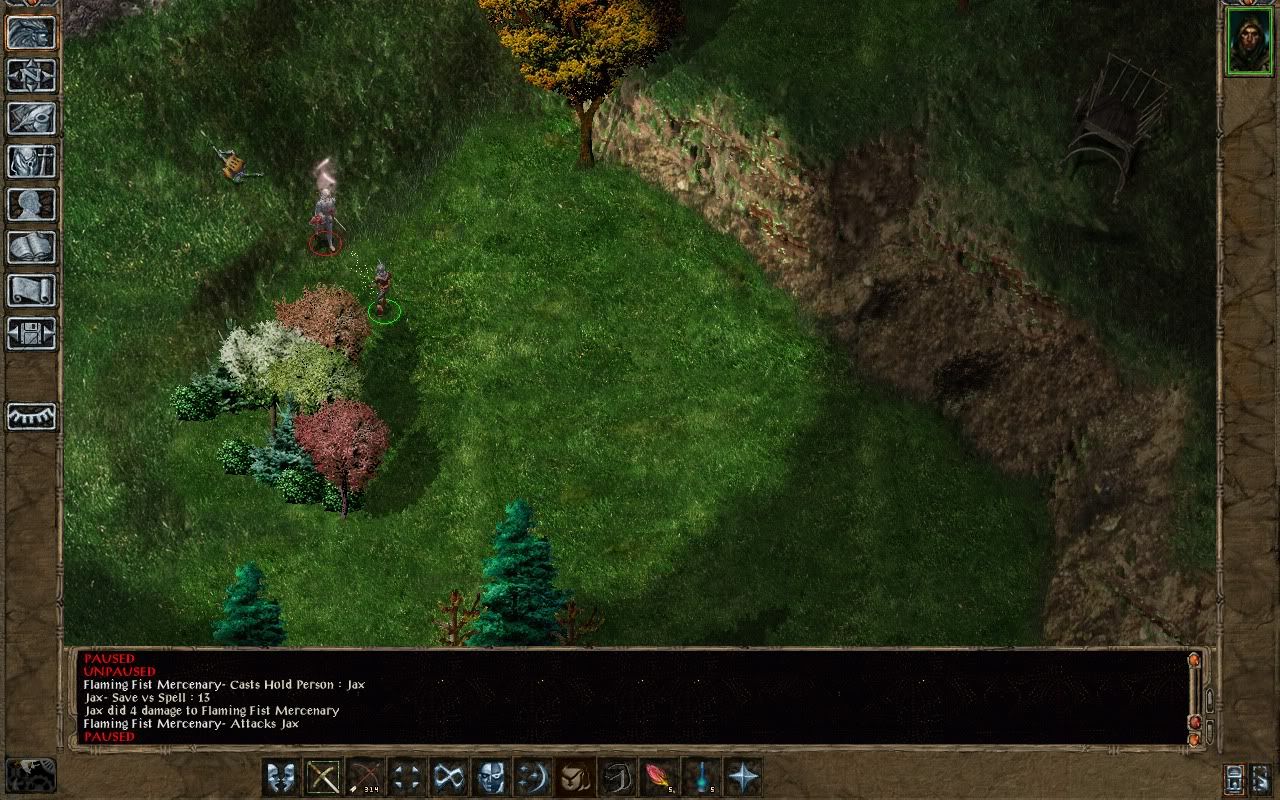Image resolution: width=1280 pixels, height=800 pixels.
Task: Use the red feather quick item
Action: [659, 777]
